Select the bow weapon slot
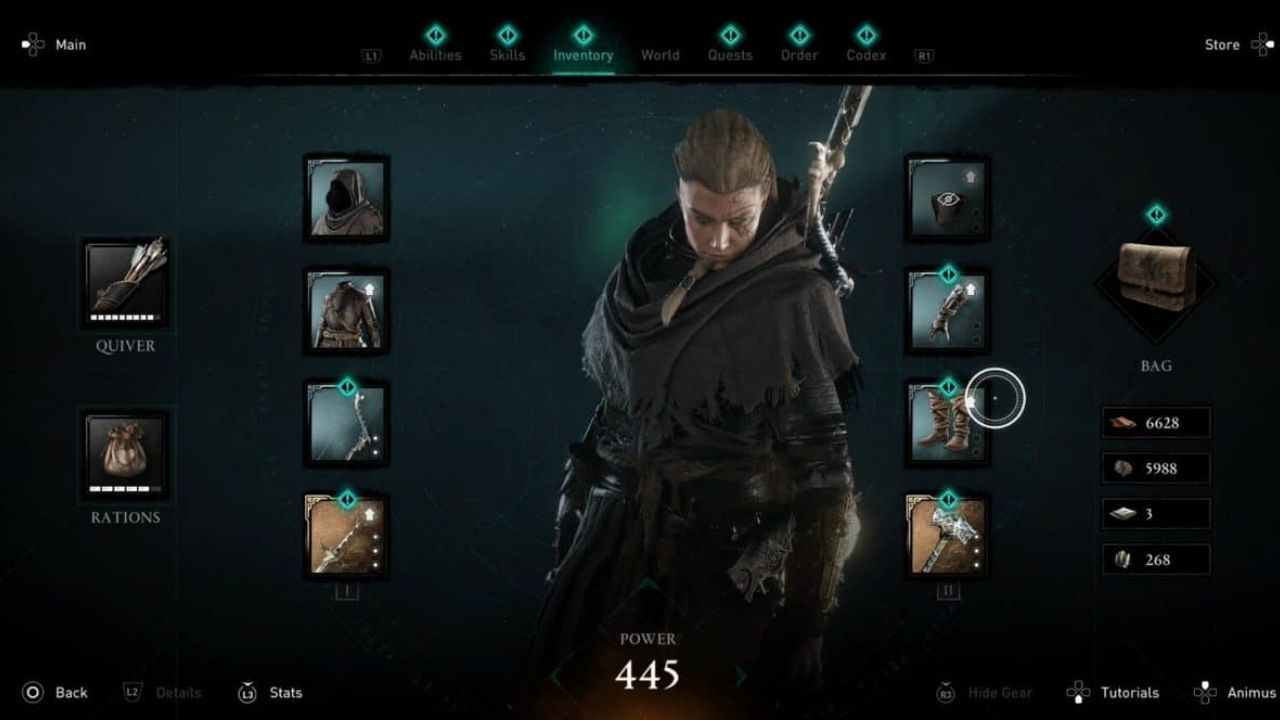The image size is (1280, 720). point(347,424)
